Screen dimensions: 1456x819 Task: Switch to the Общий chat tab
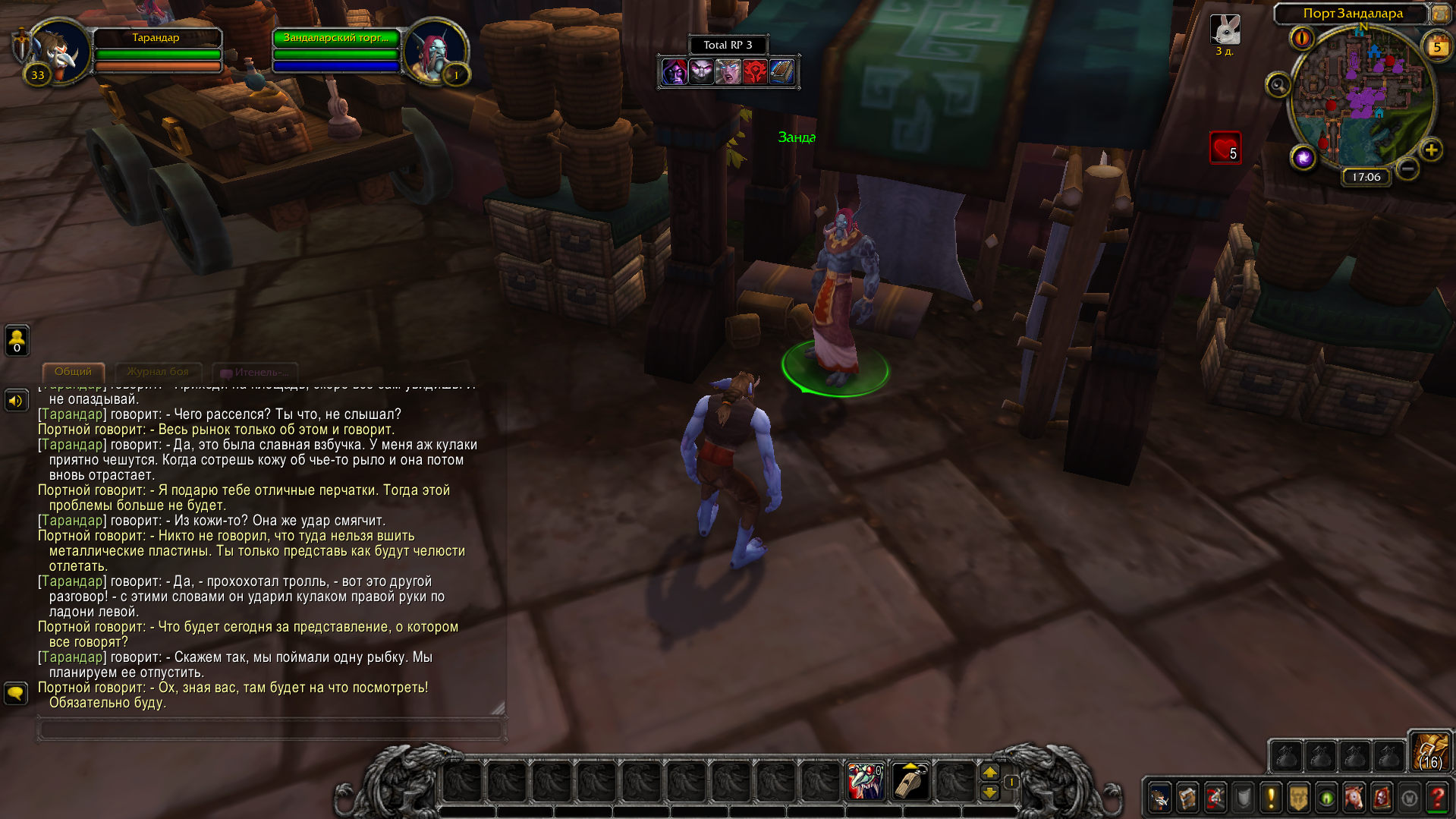(73, 372)
